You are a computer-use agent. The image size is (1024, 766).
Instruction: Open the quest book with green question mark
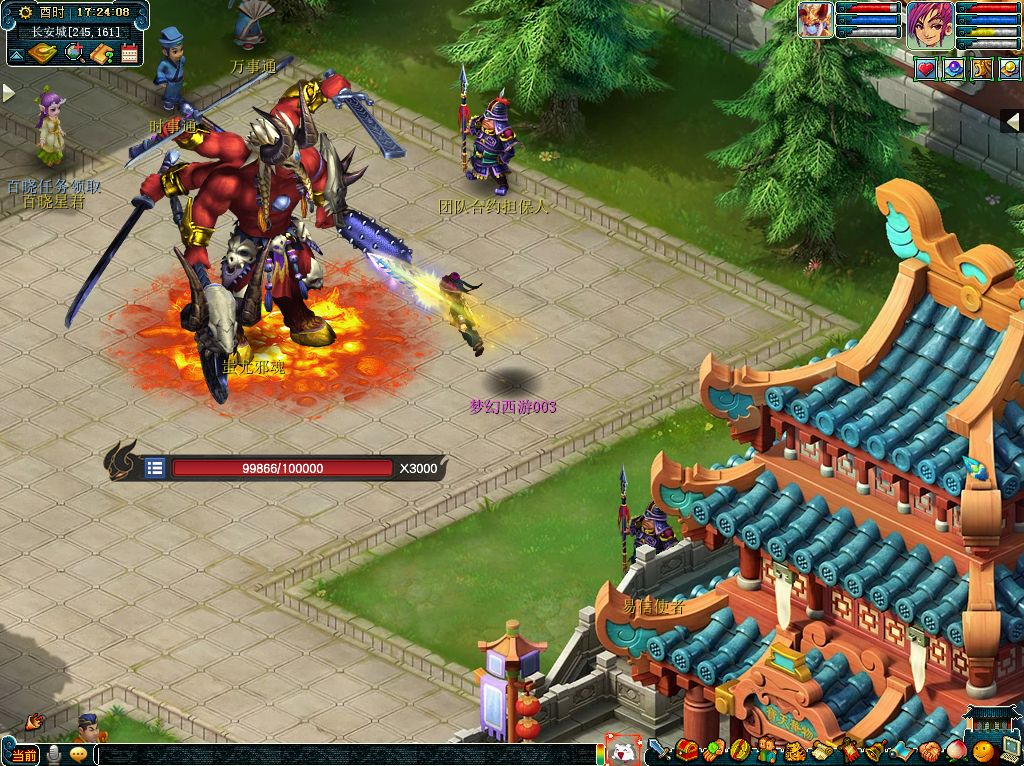101,53
